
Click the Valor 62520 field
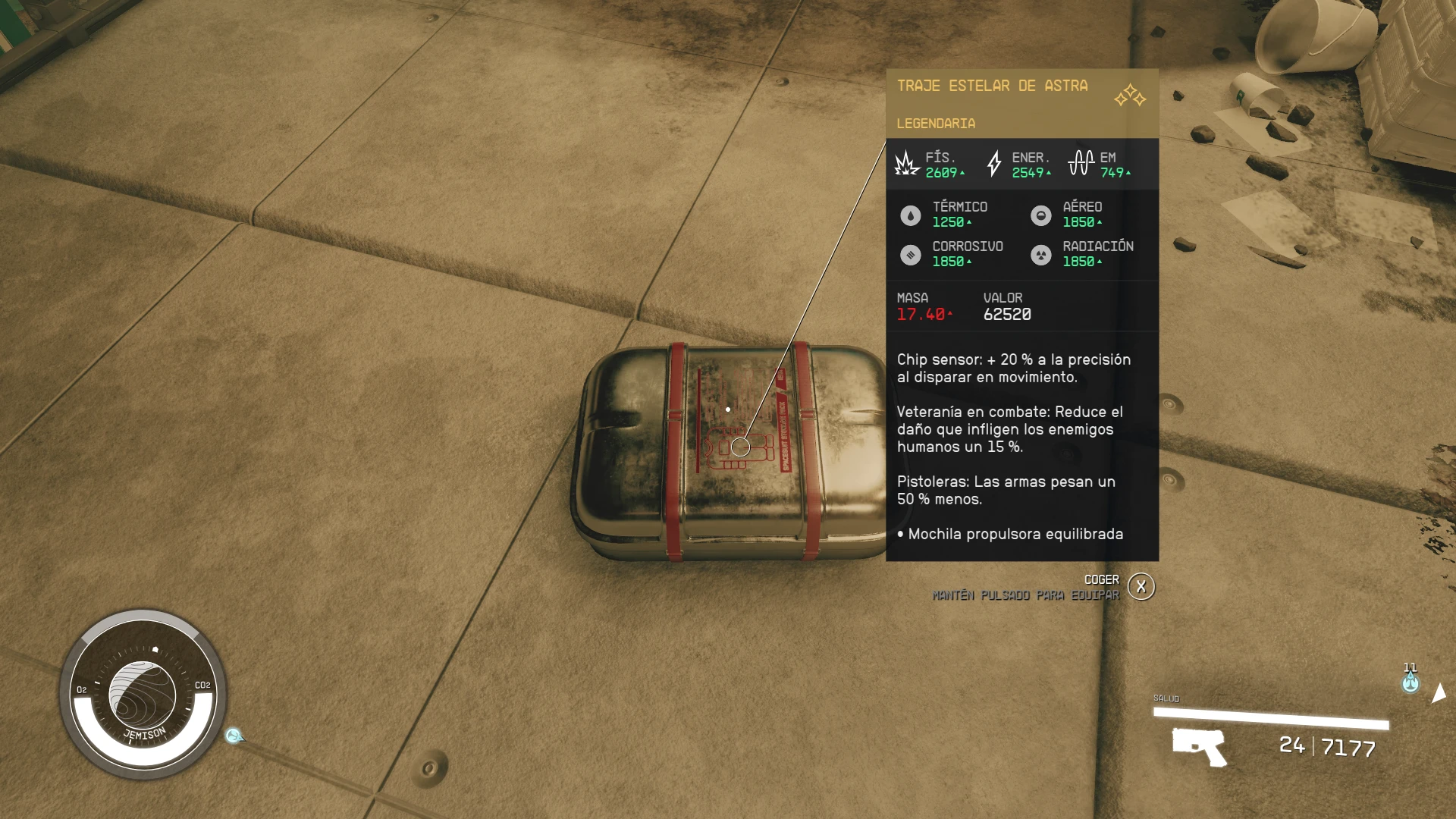point(1009,312)
